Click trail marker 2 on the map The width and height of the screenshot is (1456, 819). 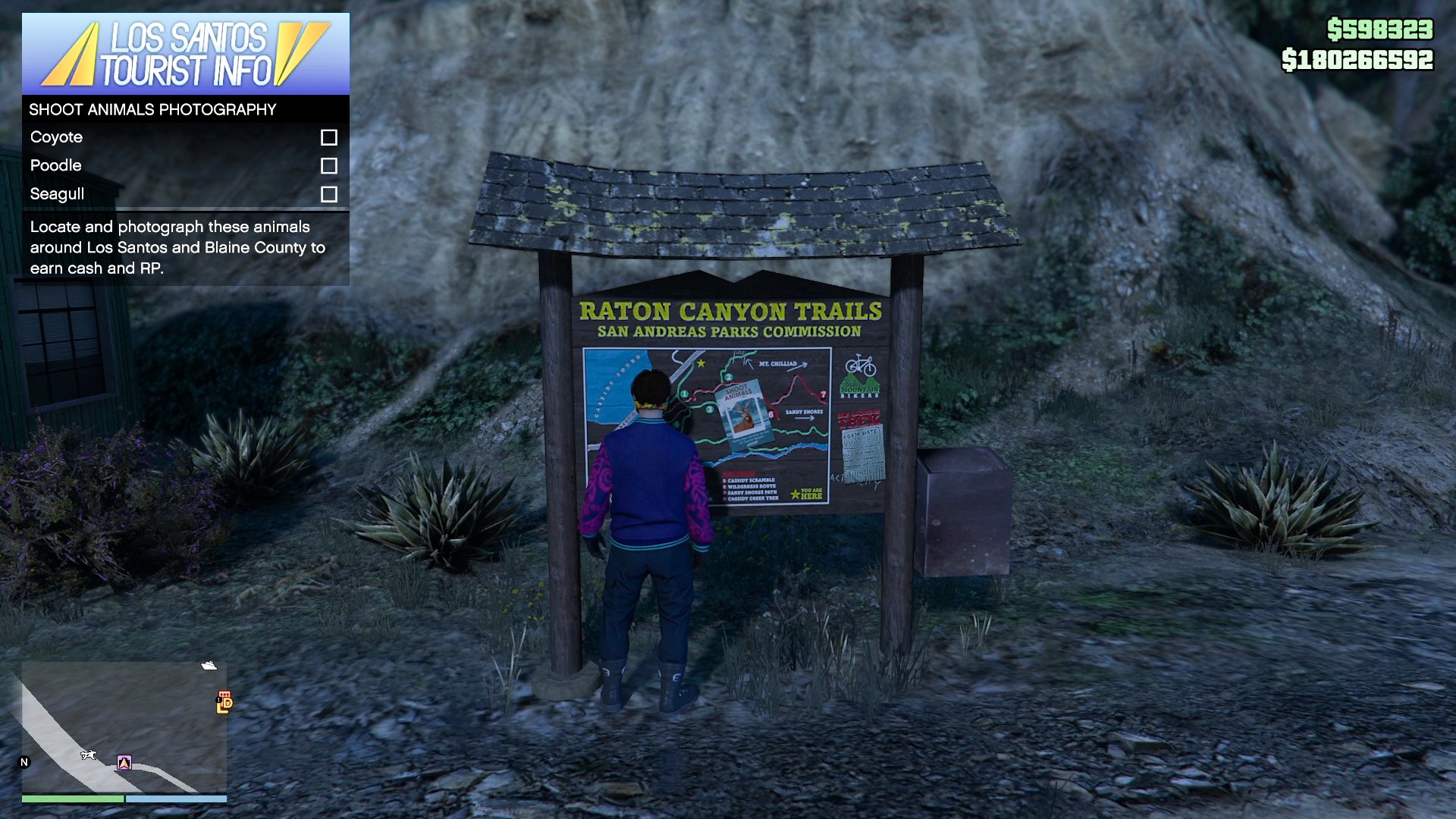pos(729,378)
